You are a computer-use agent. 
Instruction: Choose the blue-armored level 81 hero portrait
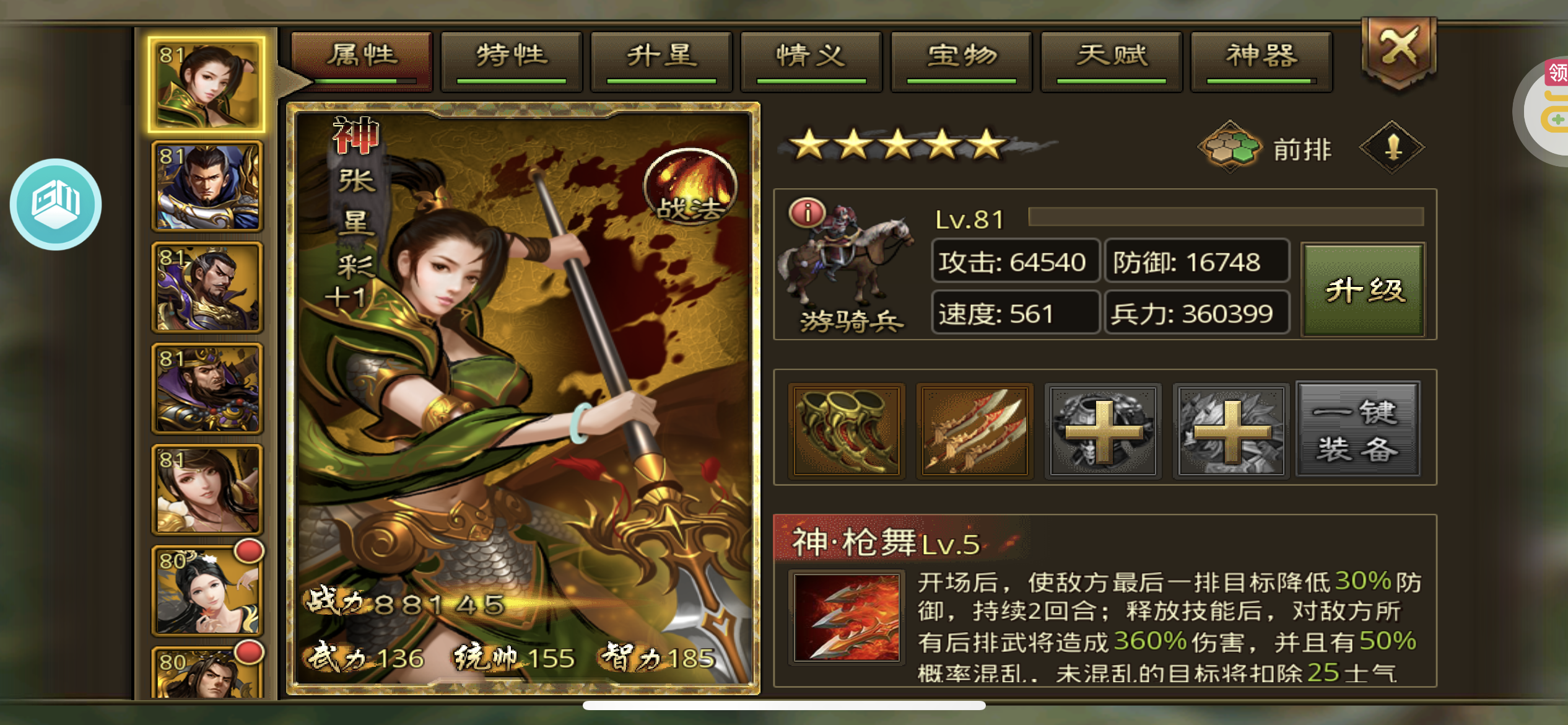(207, 186)
